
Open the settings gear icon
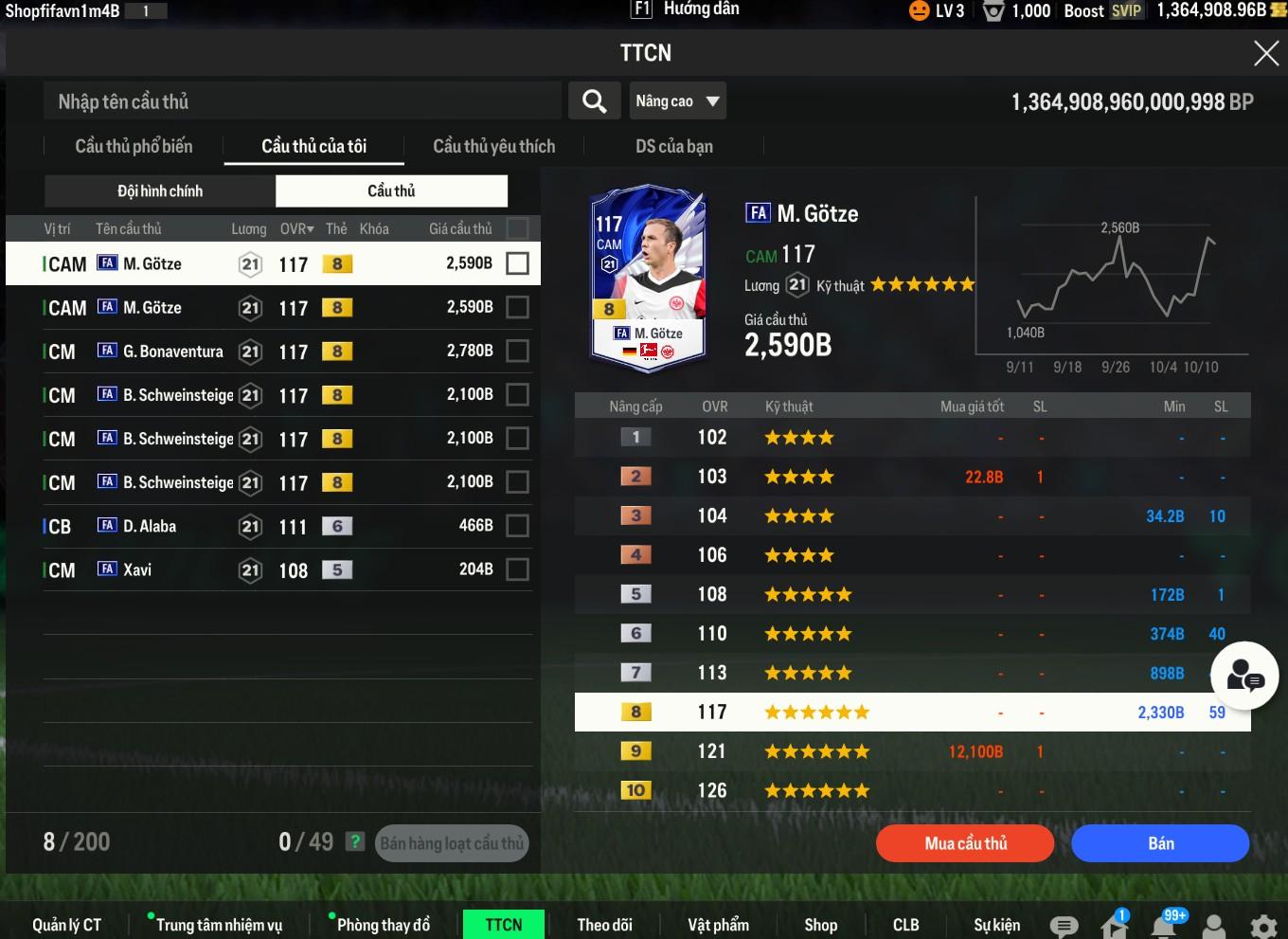coord(1262,926)
